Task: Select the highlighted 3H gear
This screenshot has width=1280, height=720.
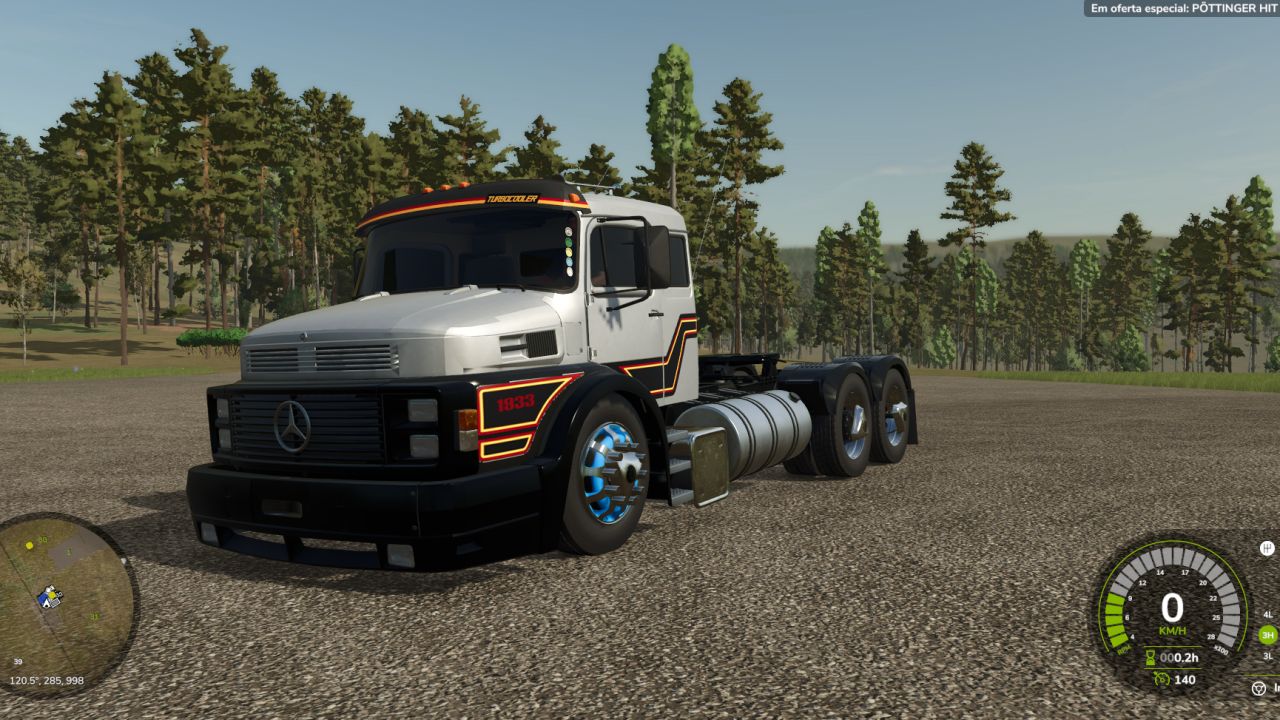Action: (x=1267, y=635)
